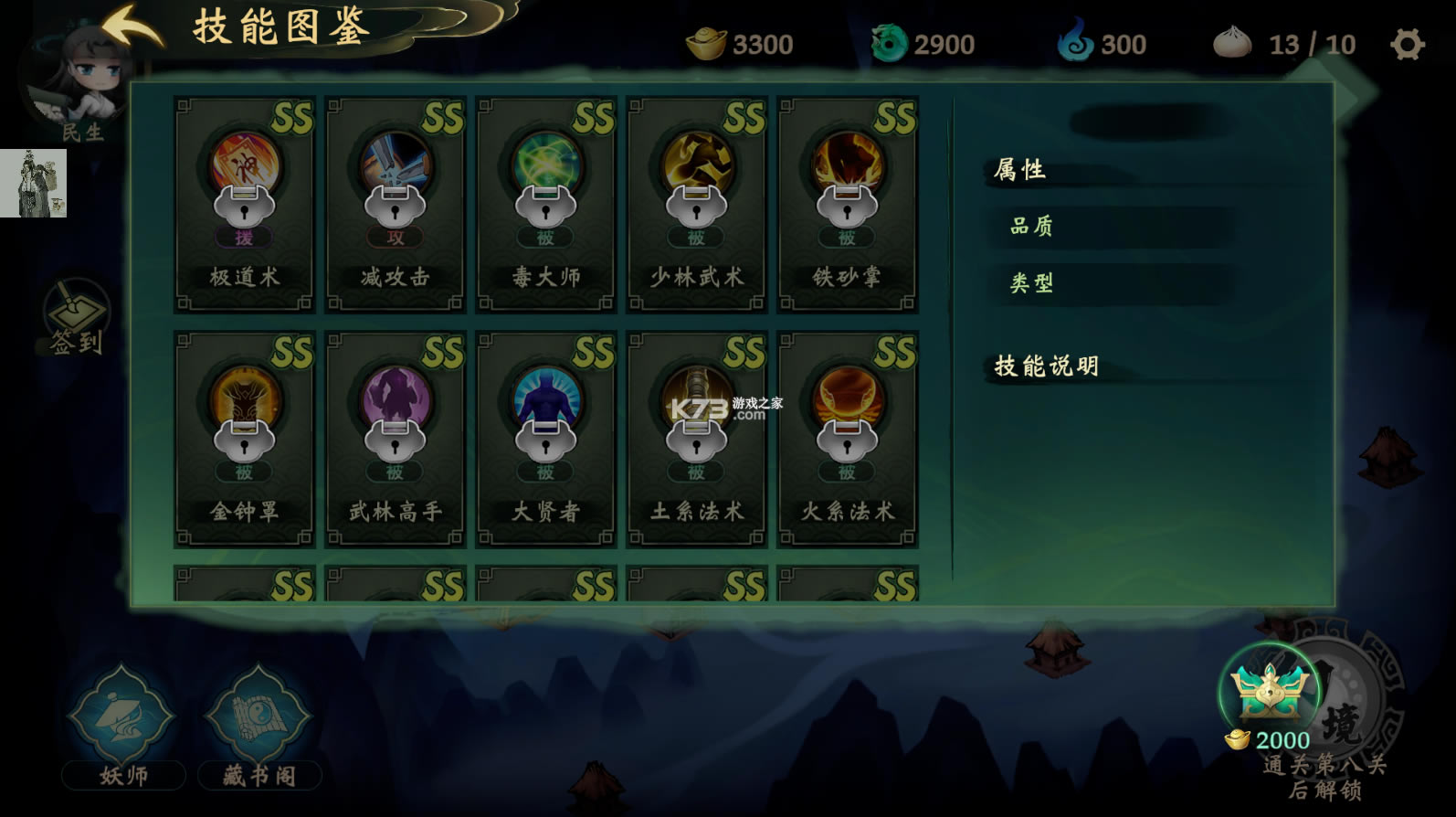The width and height of the screenshot is (1456, 817).
Task: Open the 签到 daily check-in
Action: [x=77, y=317]
